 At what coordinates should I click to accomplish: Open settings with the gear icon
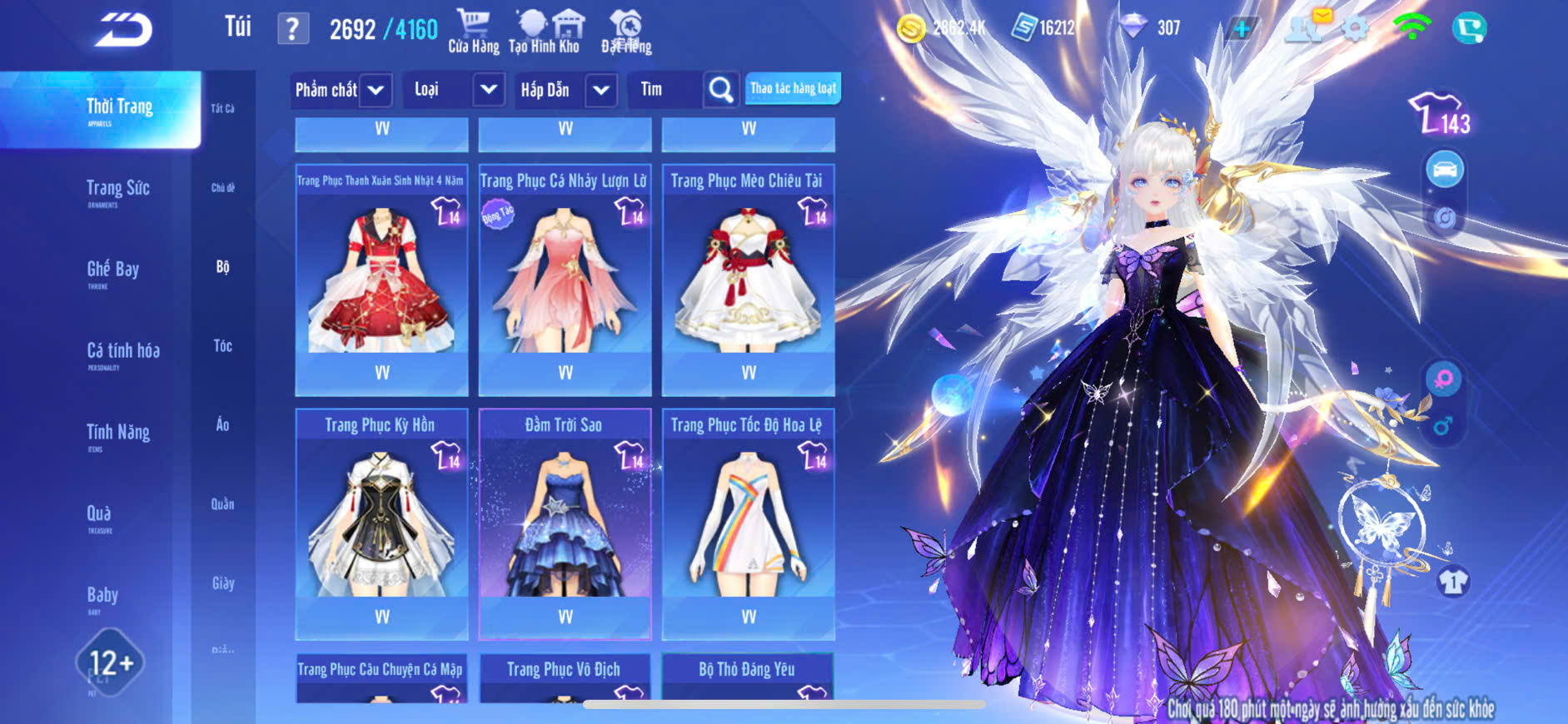click(x=1355, y=29)
